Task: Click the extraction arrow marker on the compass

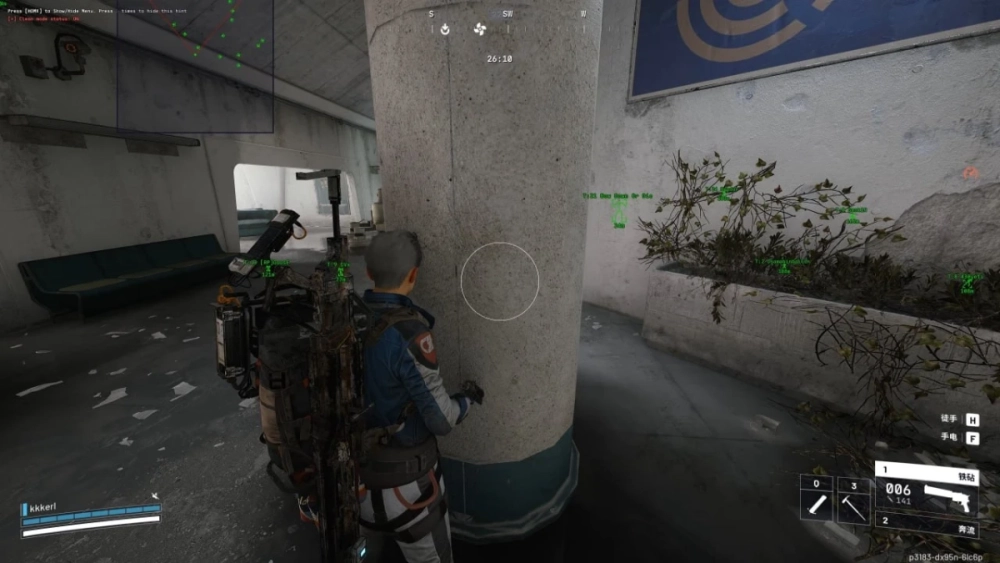Action: tap(445, 29)
